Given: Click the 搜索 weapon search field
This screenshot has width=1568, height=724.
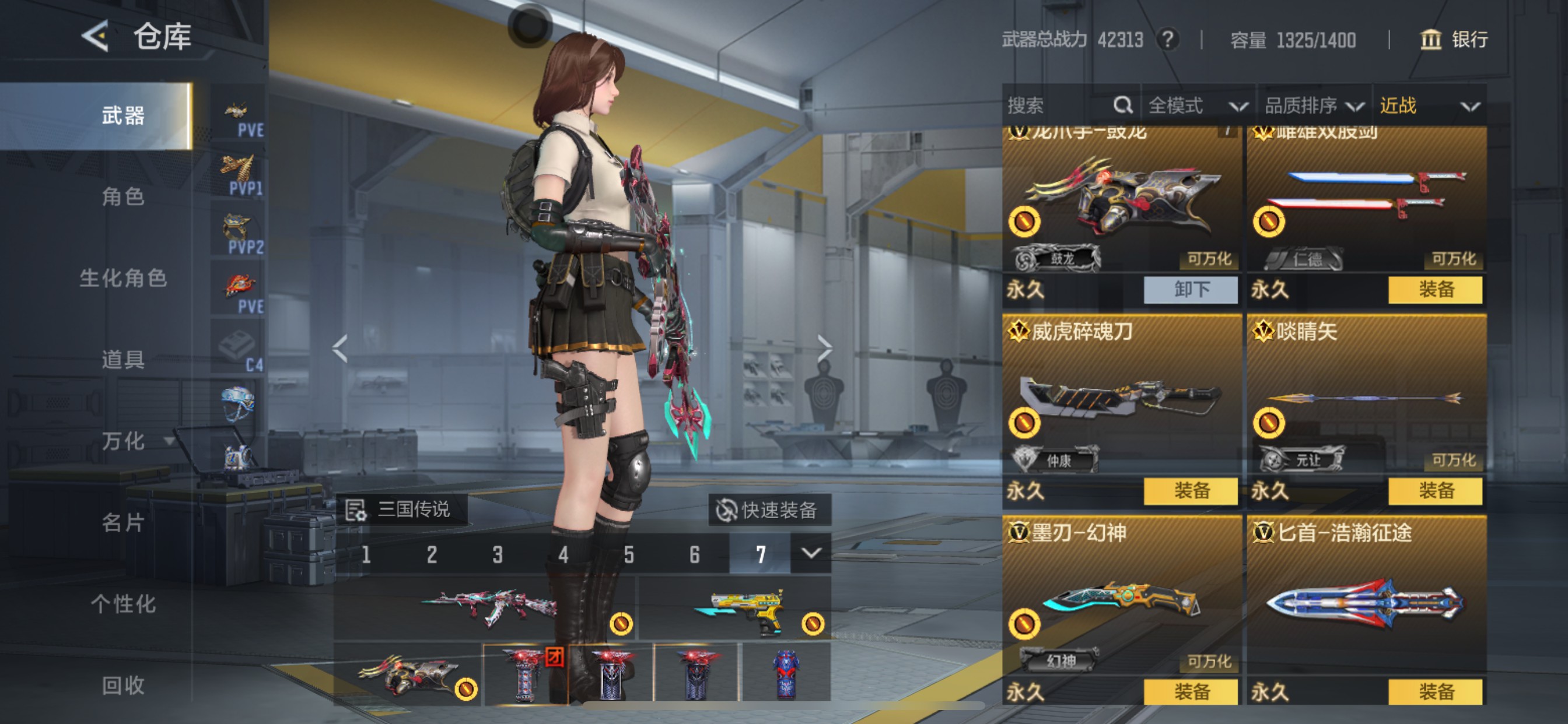Looking at the screenshot, I should pos(1059,106).
